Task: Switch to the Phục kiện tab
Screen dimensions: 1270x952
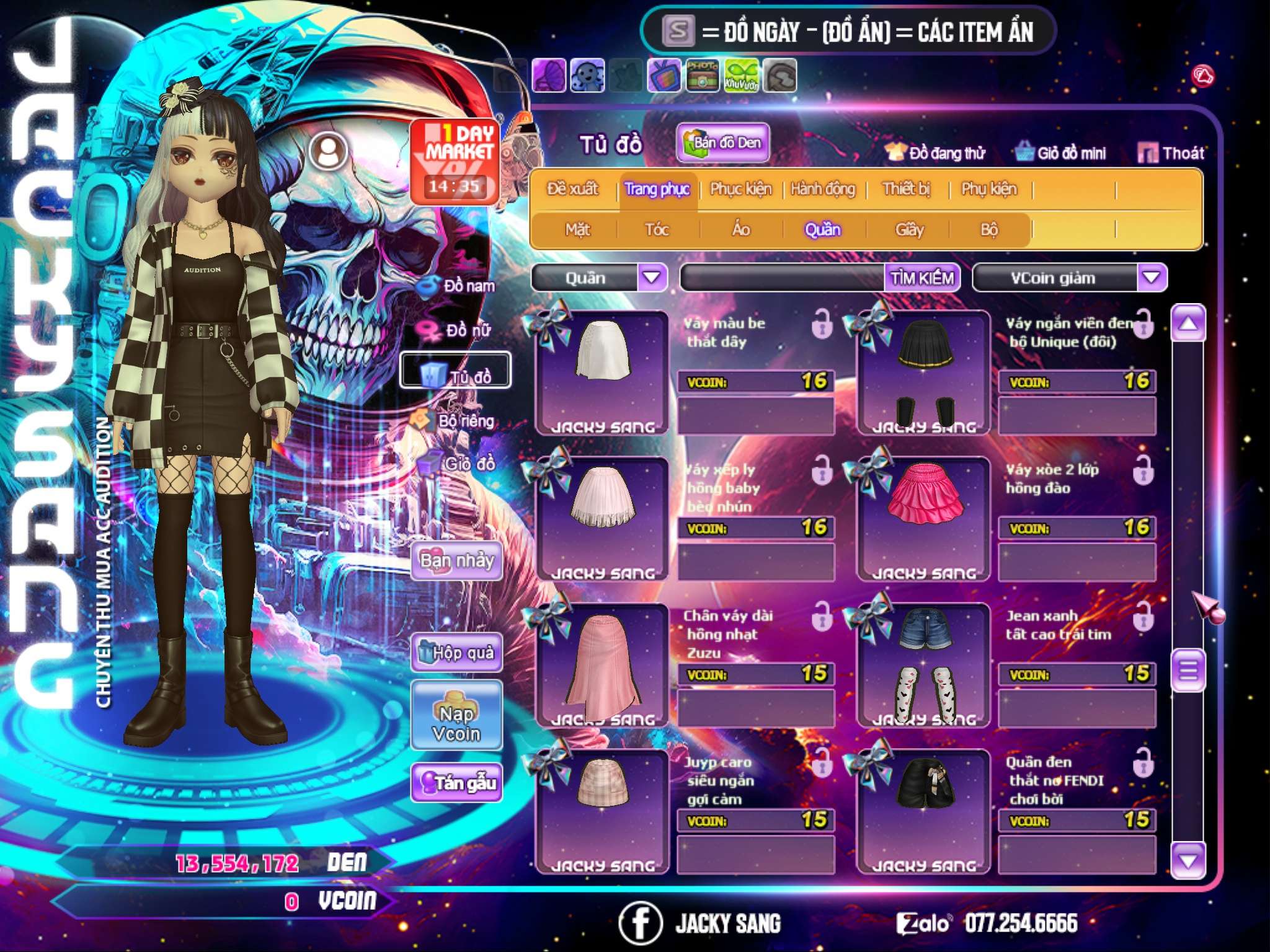Action: [x=740, y=189]
